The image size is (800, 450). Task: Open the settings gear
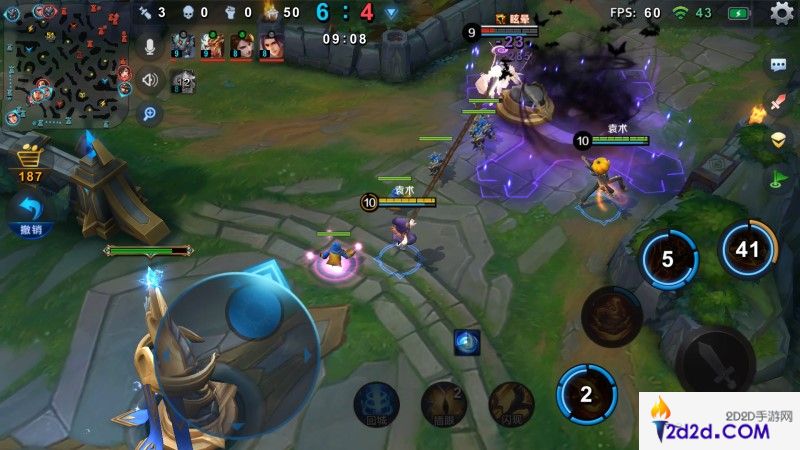(782, 13)
